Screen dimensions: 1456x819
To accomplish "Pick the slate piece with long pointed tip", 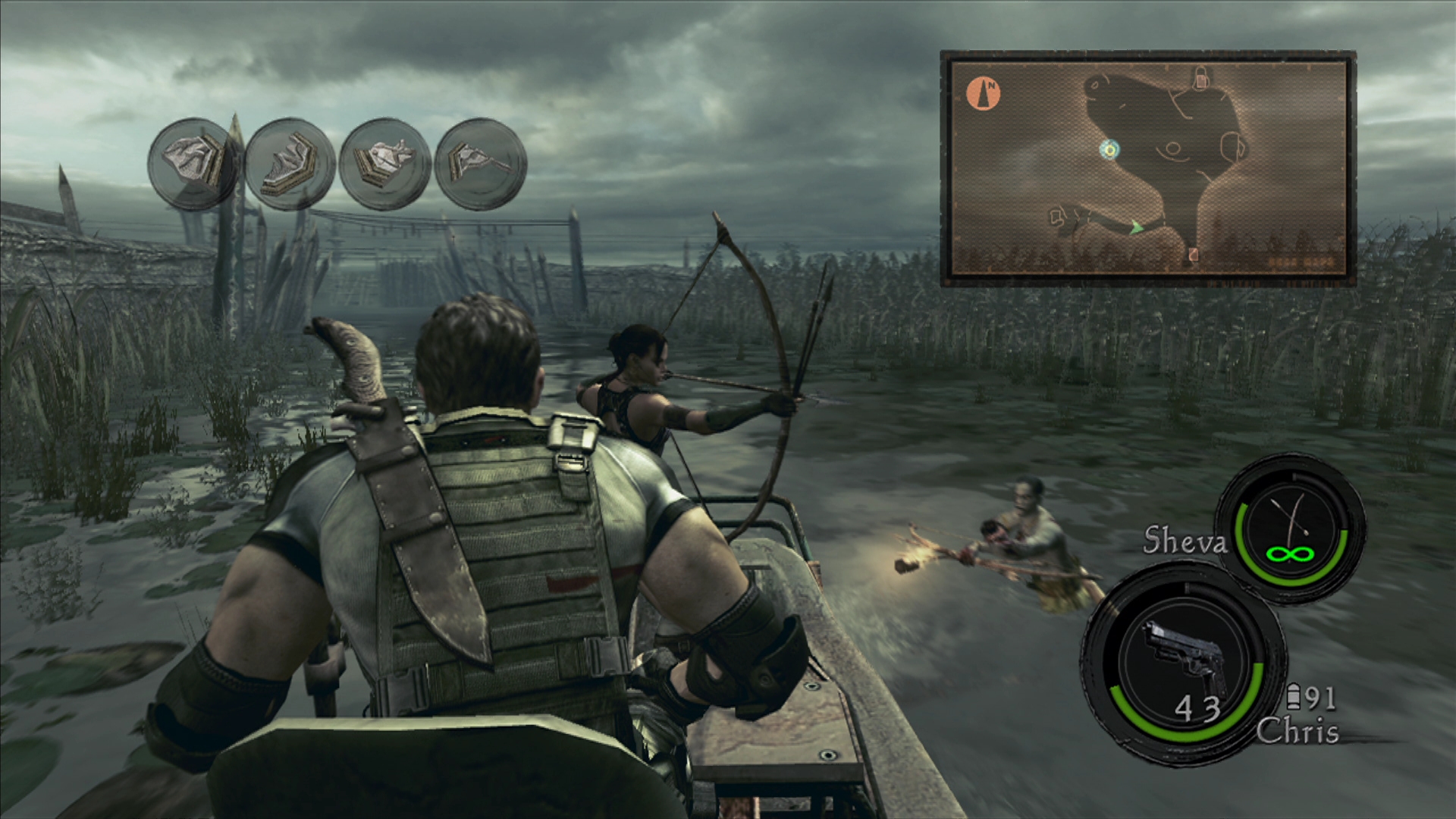I will coord(481,162).
